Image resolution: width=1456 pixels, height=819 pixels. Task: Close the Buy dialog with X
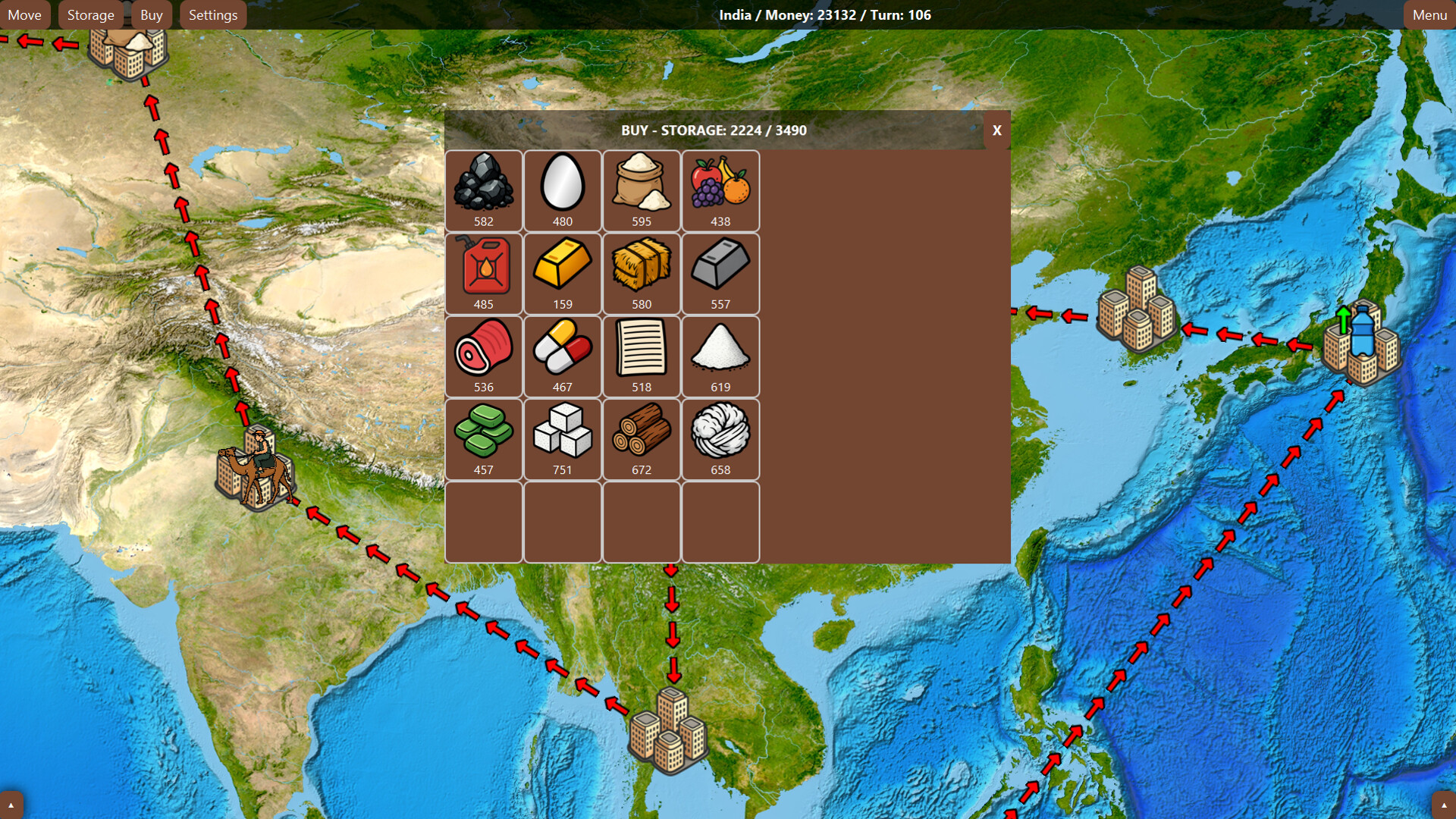(996, 130)
